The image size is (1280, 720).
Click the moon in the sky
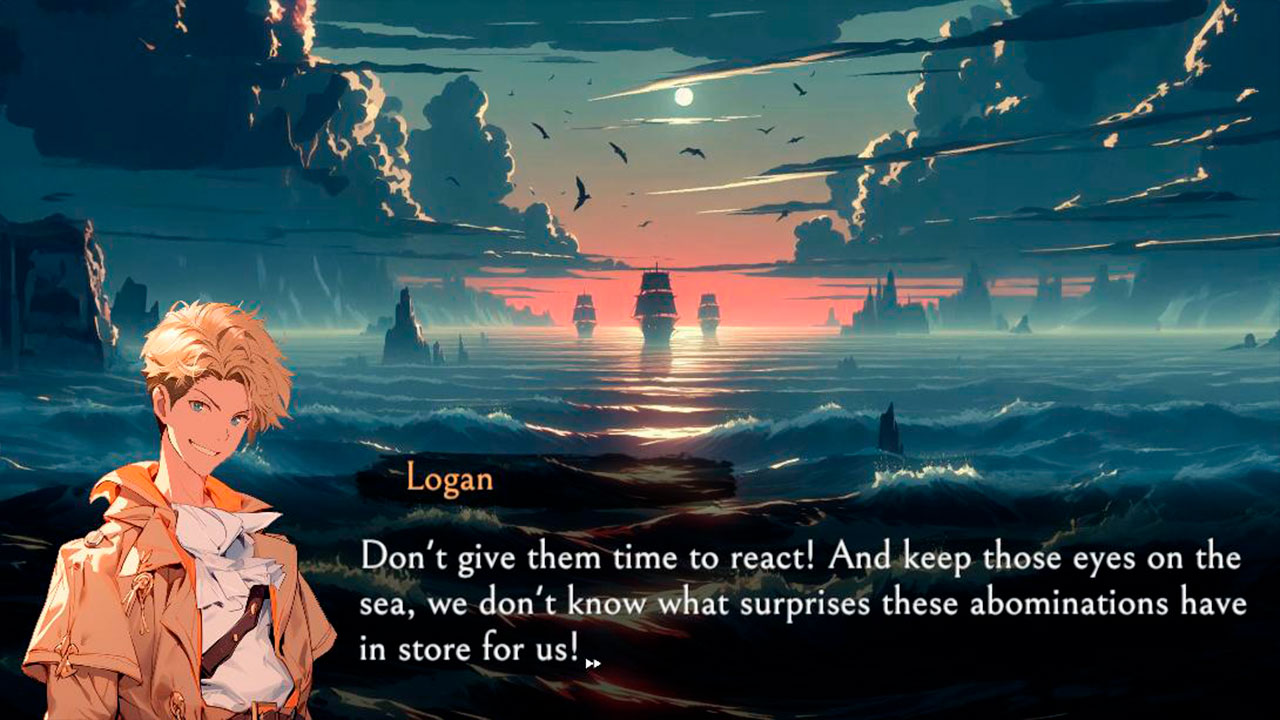[x=684, y=96]
